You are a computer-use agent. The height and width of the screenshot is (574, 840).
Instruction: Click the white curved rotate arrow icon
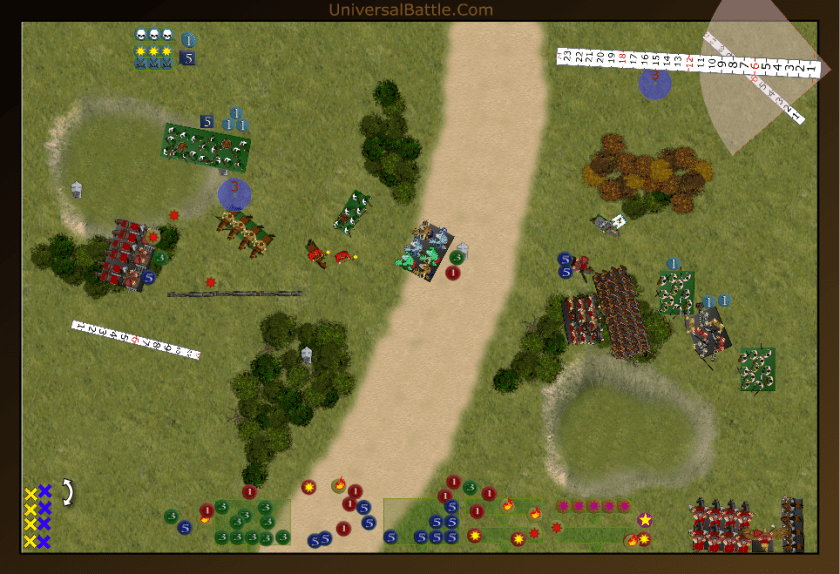point(68,491)
